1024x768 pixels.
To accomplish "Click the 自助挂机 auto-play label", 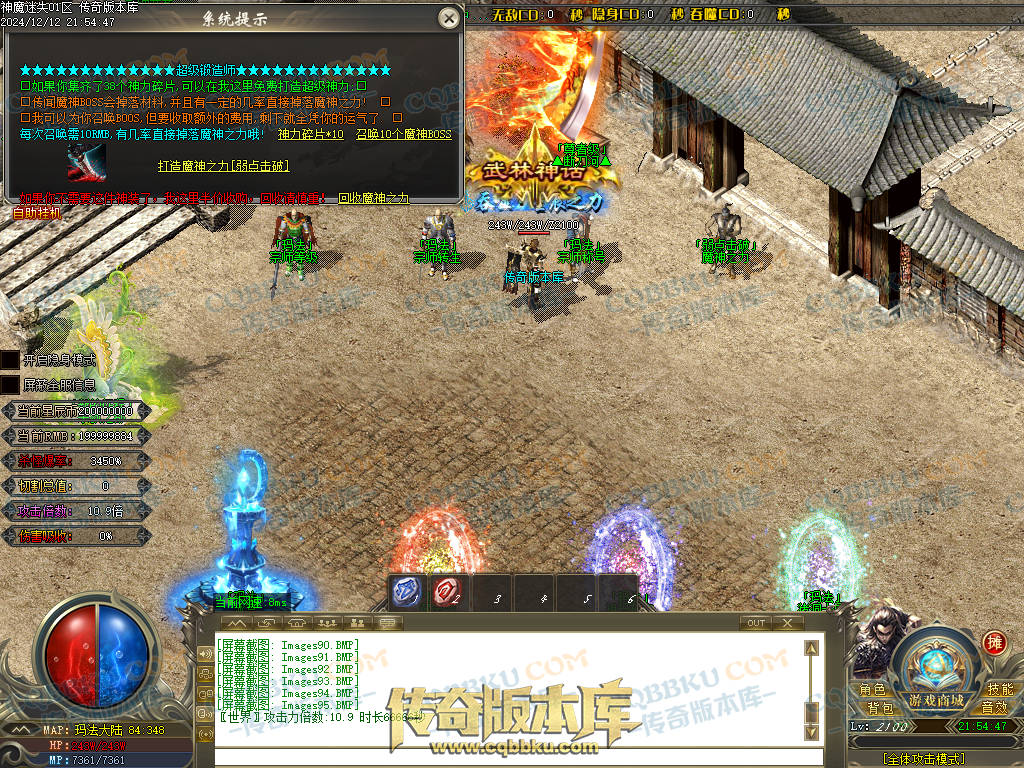I will pyautogui.click(x=37, y=213).
